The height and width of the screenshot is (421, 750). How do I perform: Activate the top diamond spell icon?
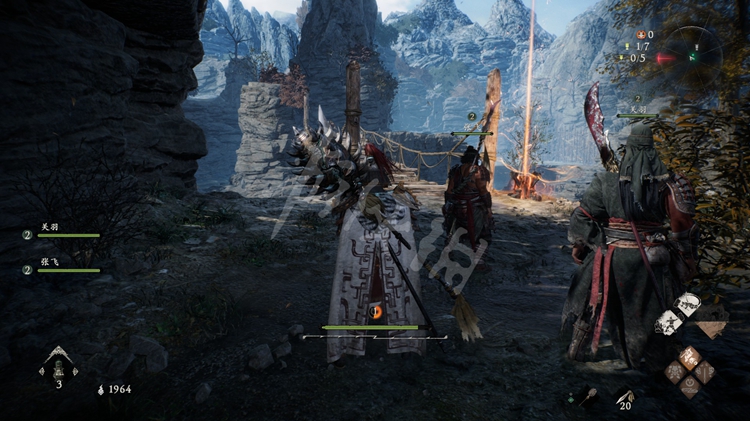tap(689, 356)
